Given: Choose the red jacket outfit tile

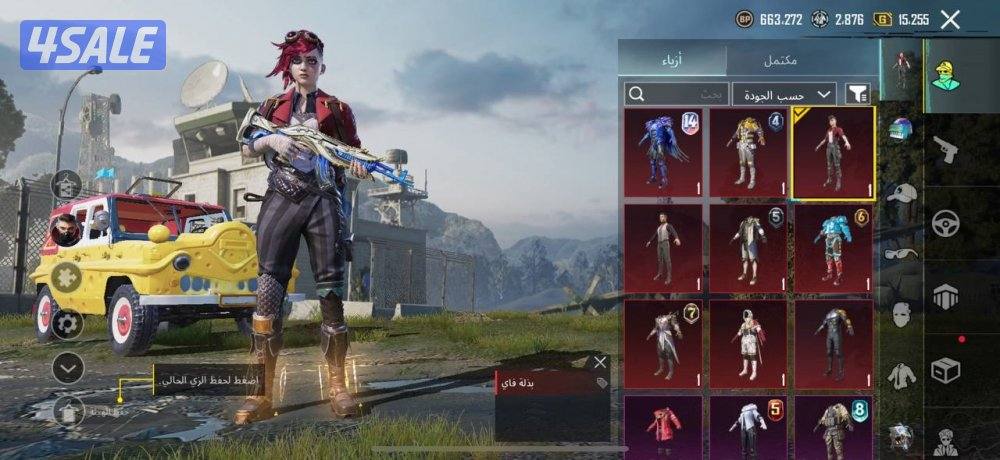Looking at the screenshot, I should click(x=662, y=425).
